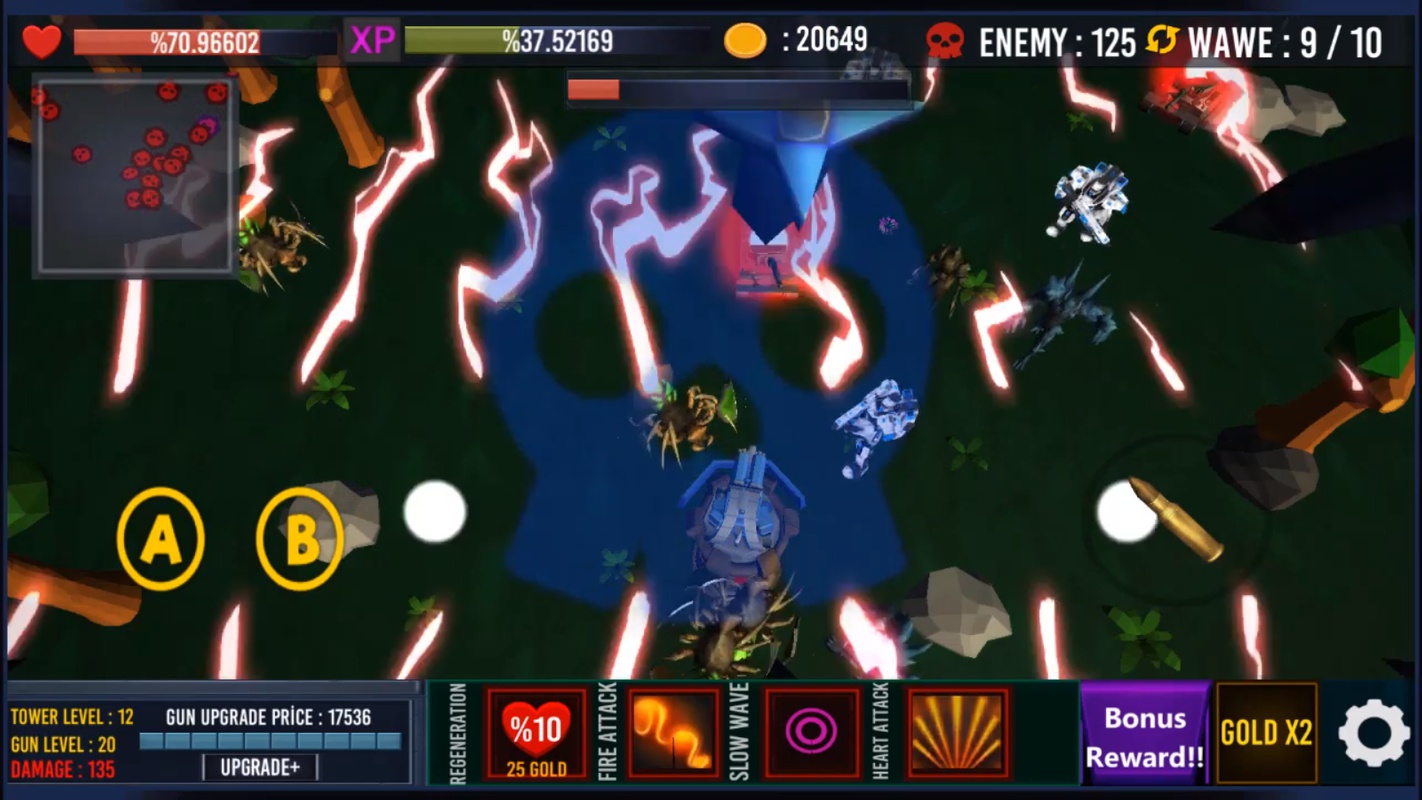1422x800 pixels.
Task: Open settings with the gear icon
Action: [x=1373, y=733]
